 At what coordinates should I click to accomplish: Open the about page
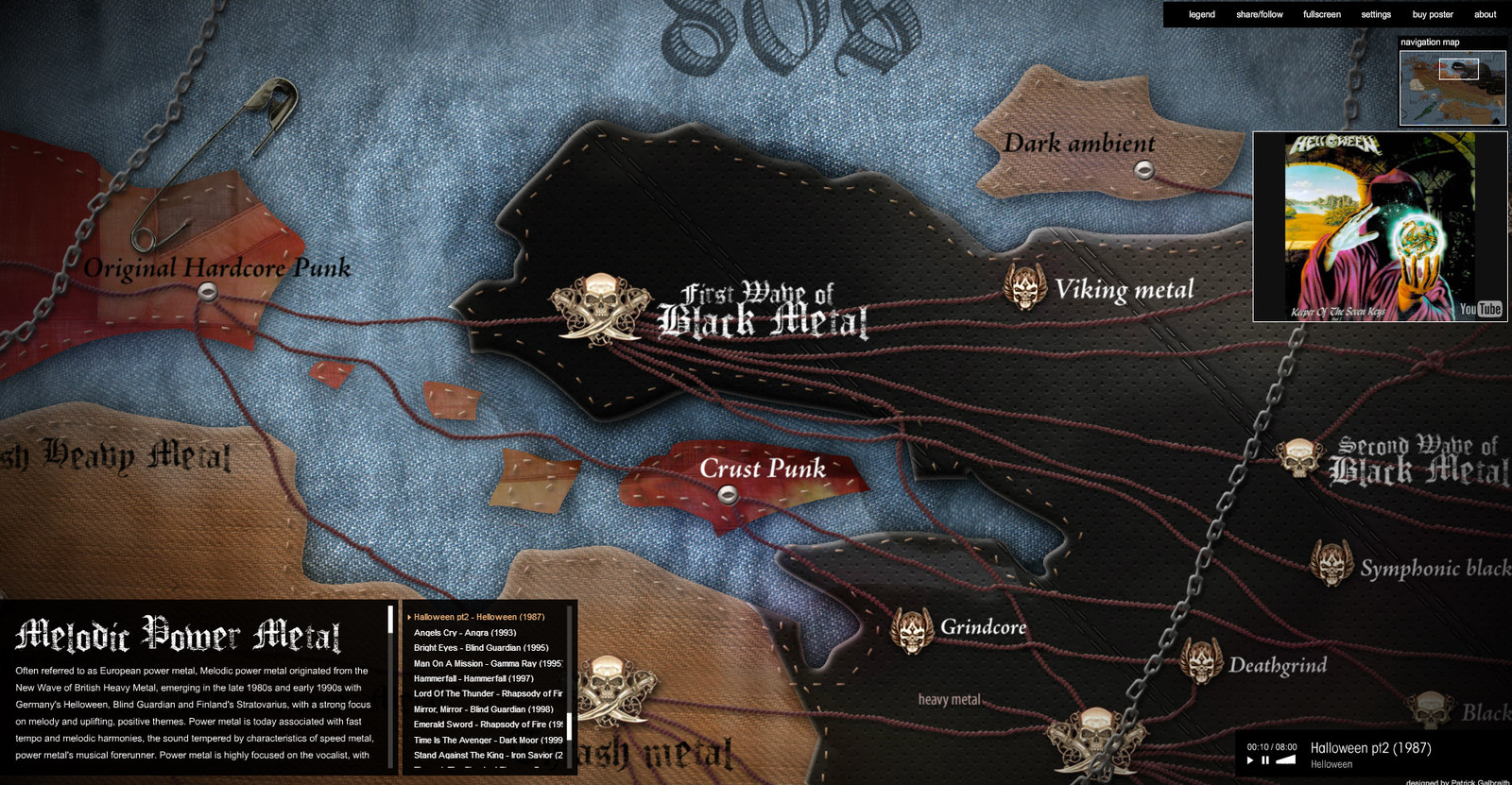pos(1485,14)
